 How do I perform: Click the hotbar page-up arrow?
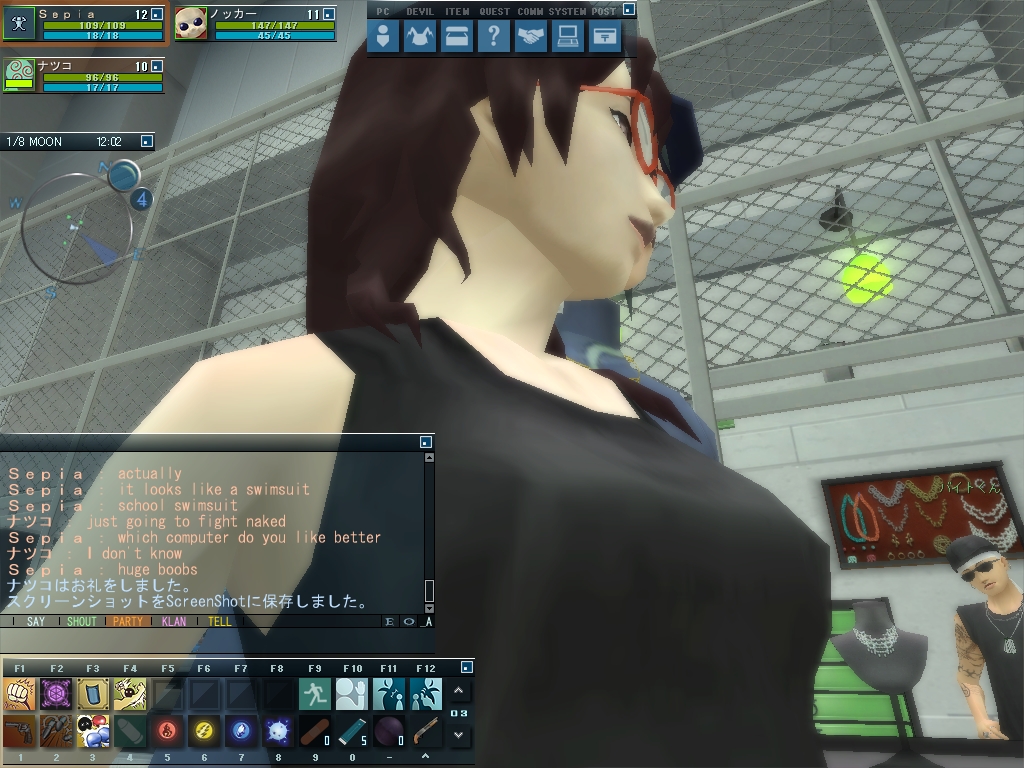pyautogui.click(x=458, y=691)
